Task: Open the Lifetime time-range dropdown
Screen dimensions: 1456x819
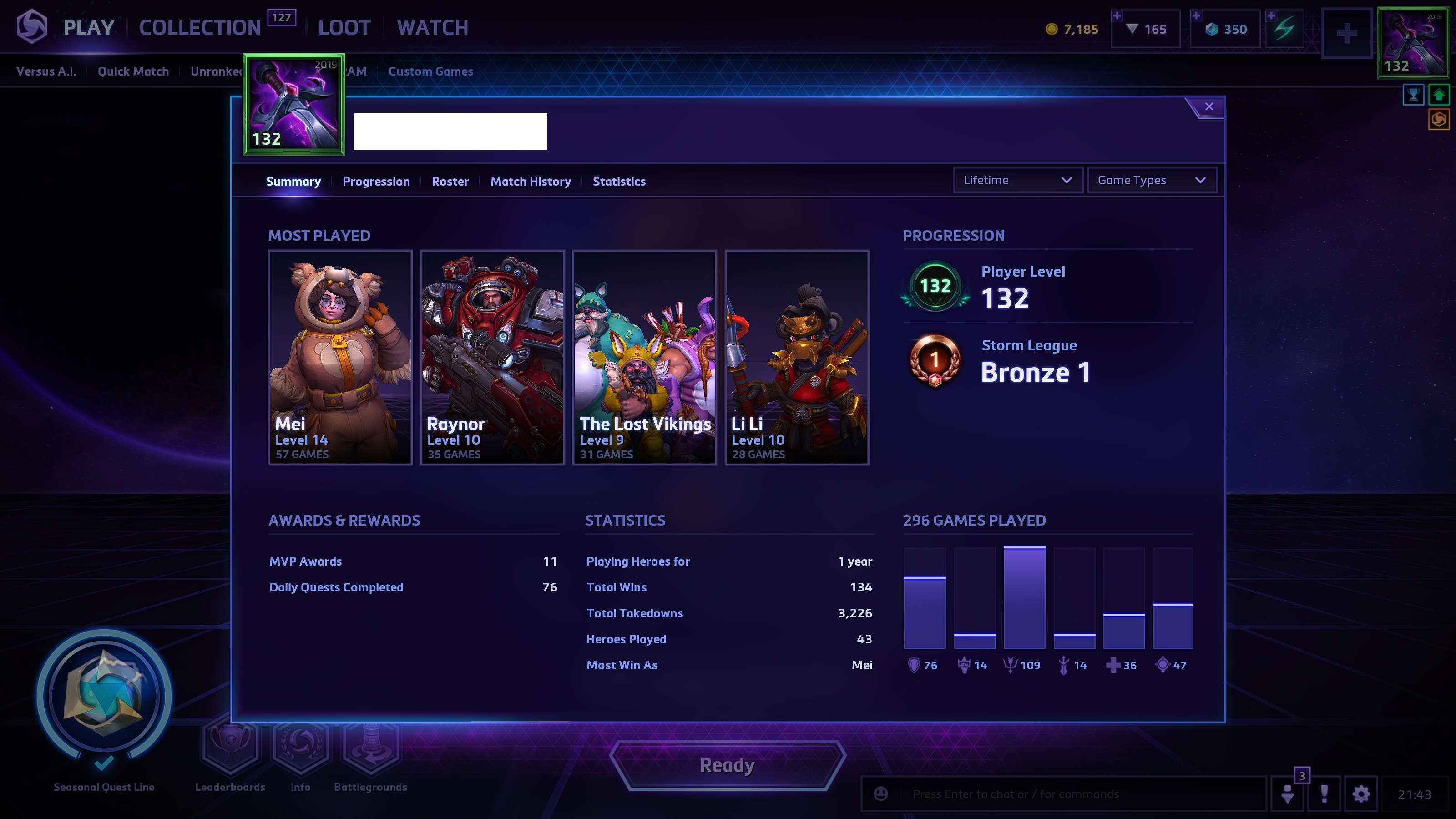Action: [x=1017, y=180]
